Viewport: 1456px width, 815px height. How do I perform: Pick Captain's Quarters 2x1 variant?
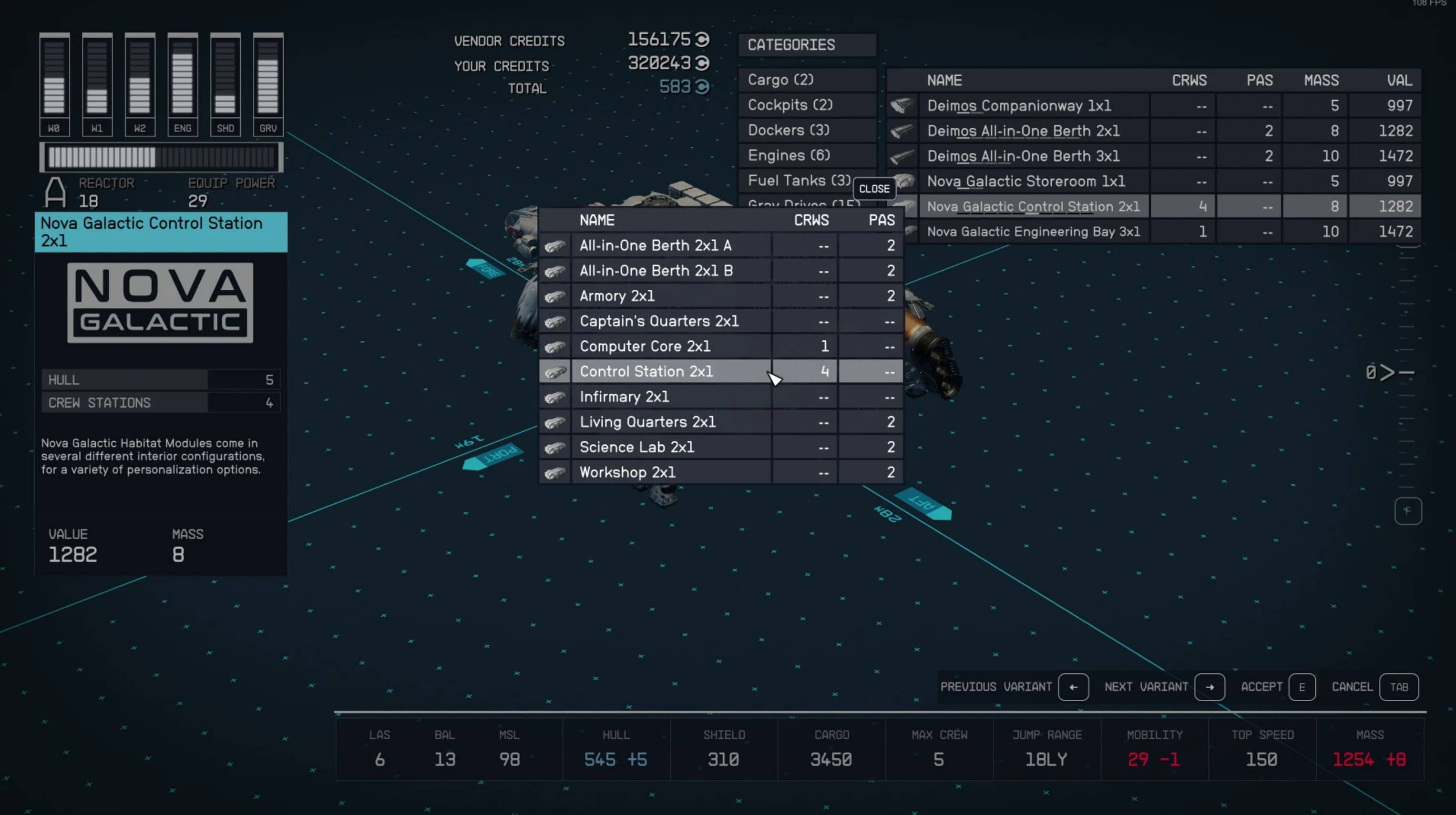658,321
